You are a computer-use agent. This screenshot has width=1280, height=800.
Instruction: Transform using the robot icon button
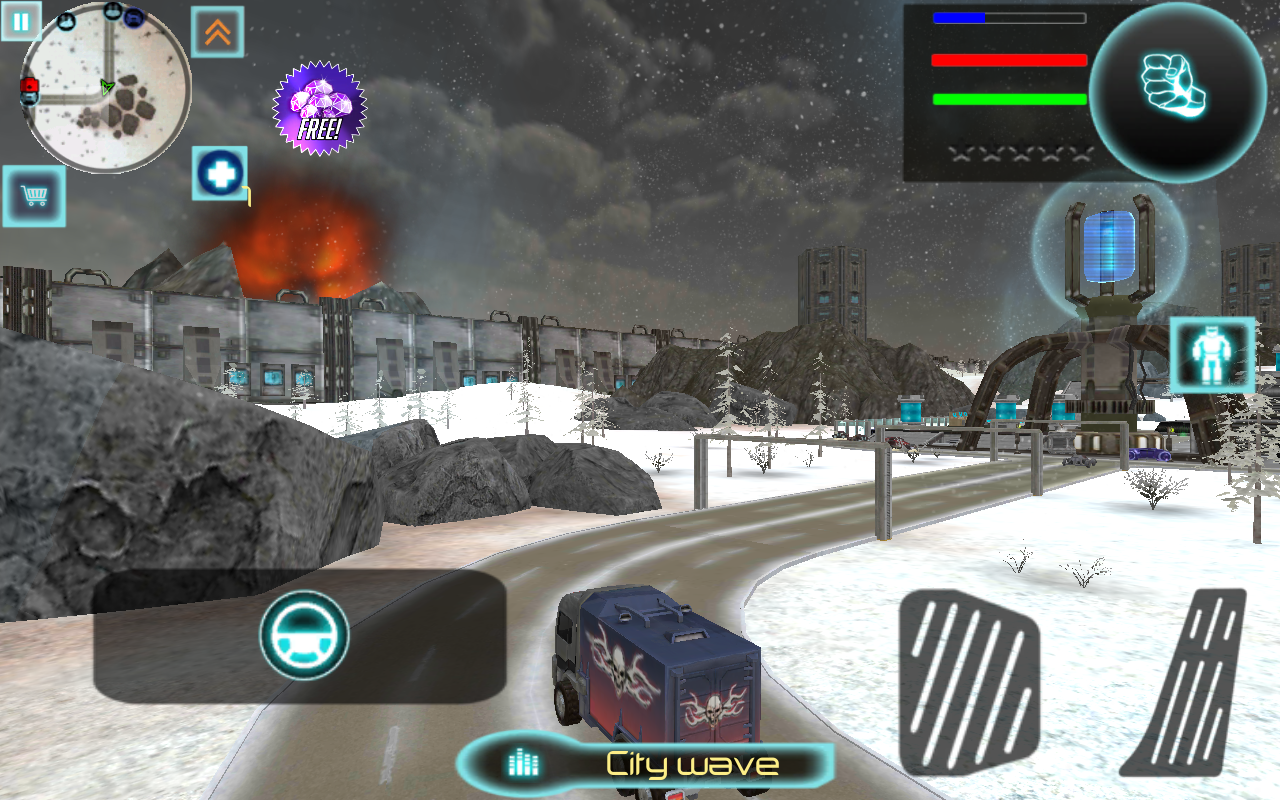pyautogui.click(x=1212, y=355)
